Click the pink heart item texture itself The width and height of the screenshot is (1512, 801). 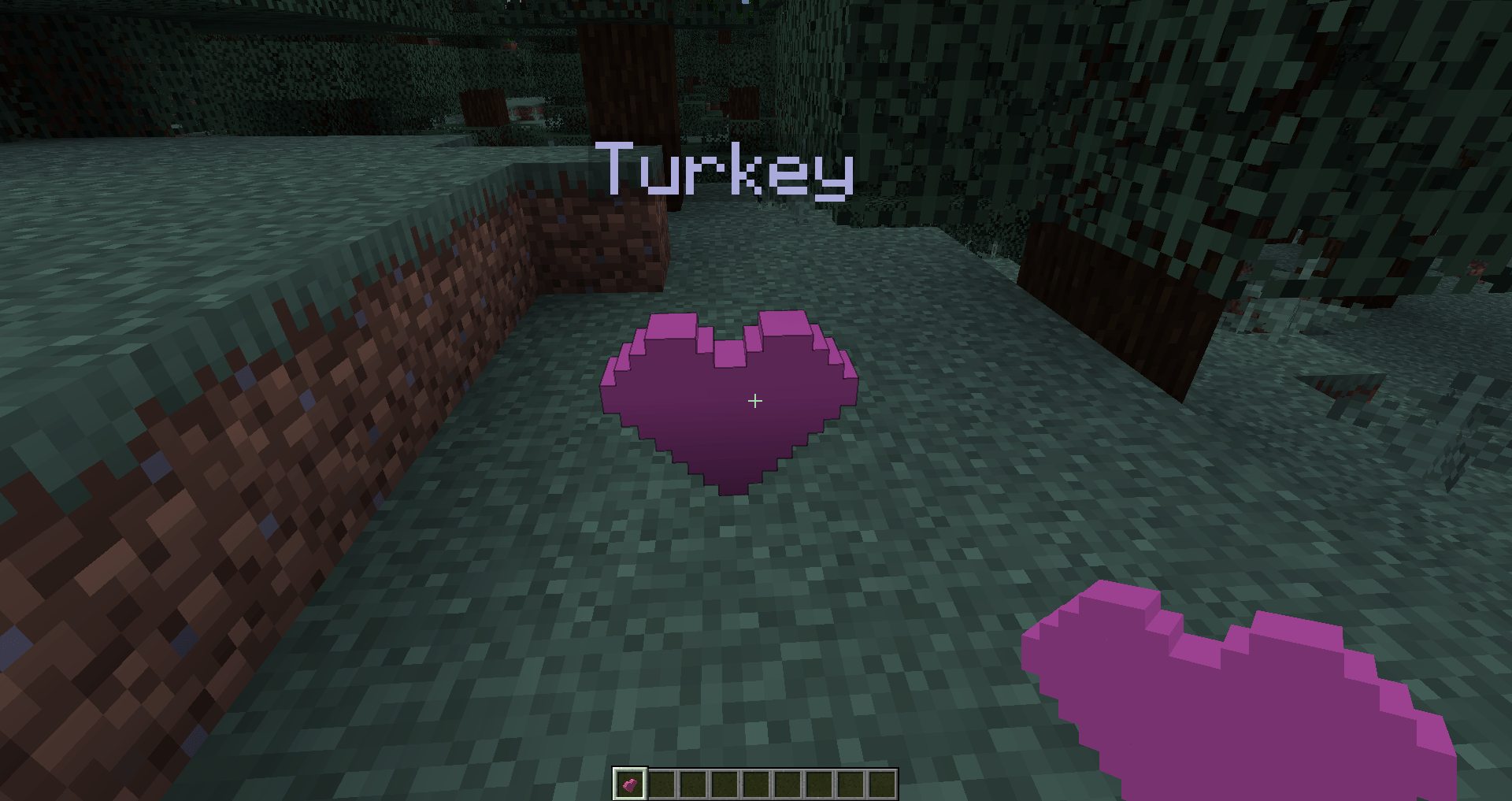pyautogui.click(x=630, y=787)
